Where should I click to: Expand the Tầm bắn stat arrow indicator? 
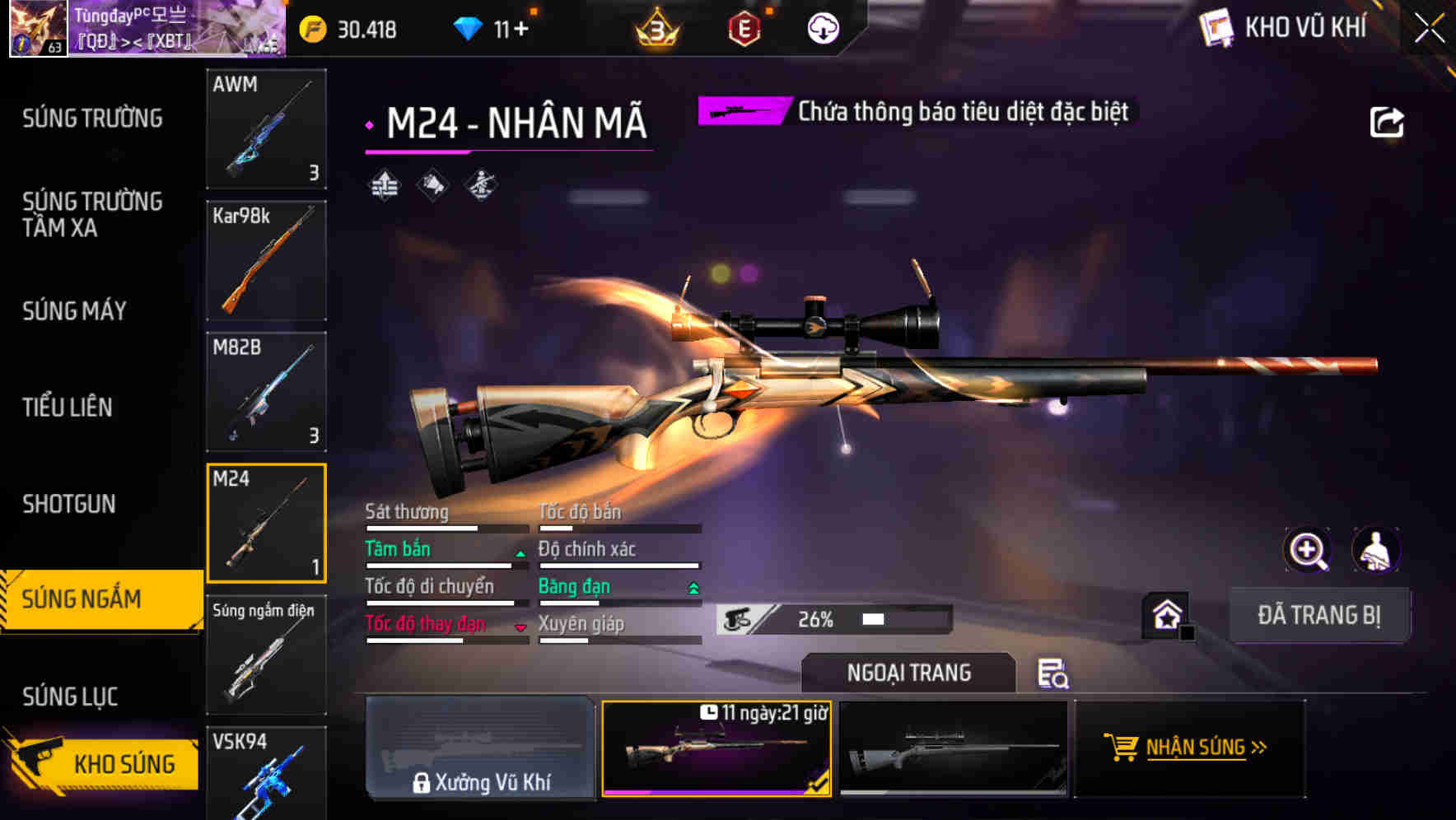520,555
